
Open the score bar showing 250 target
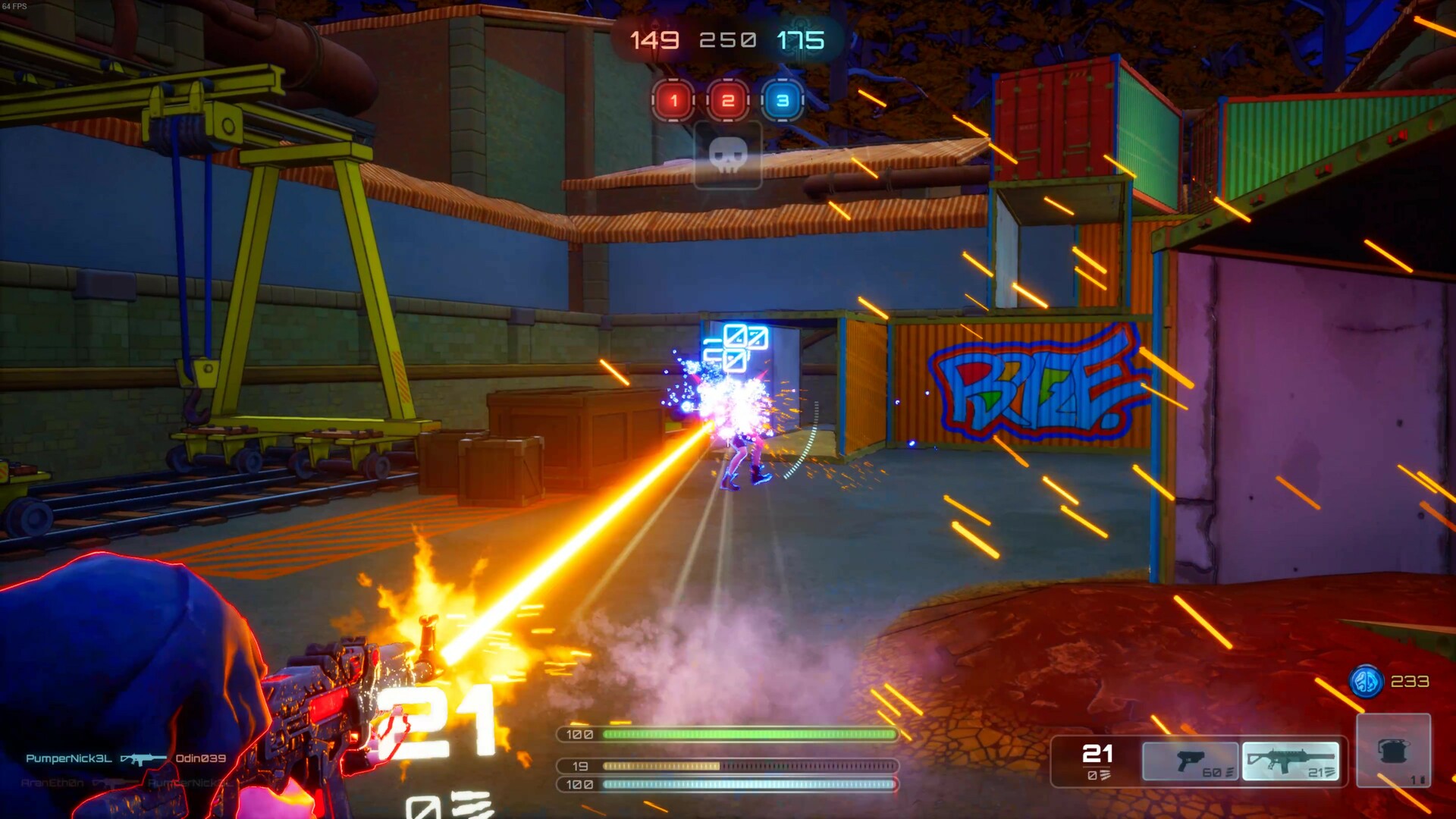728,38
